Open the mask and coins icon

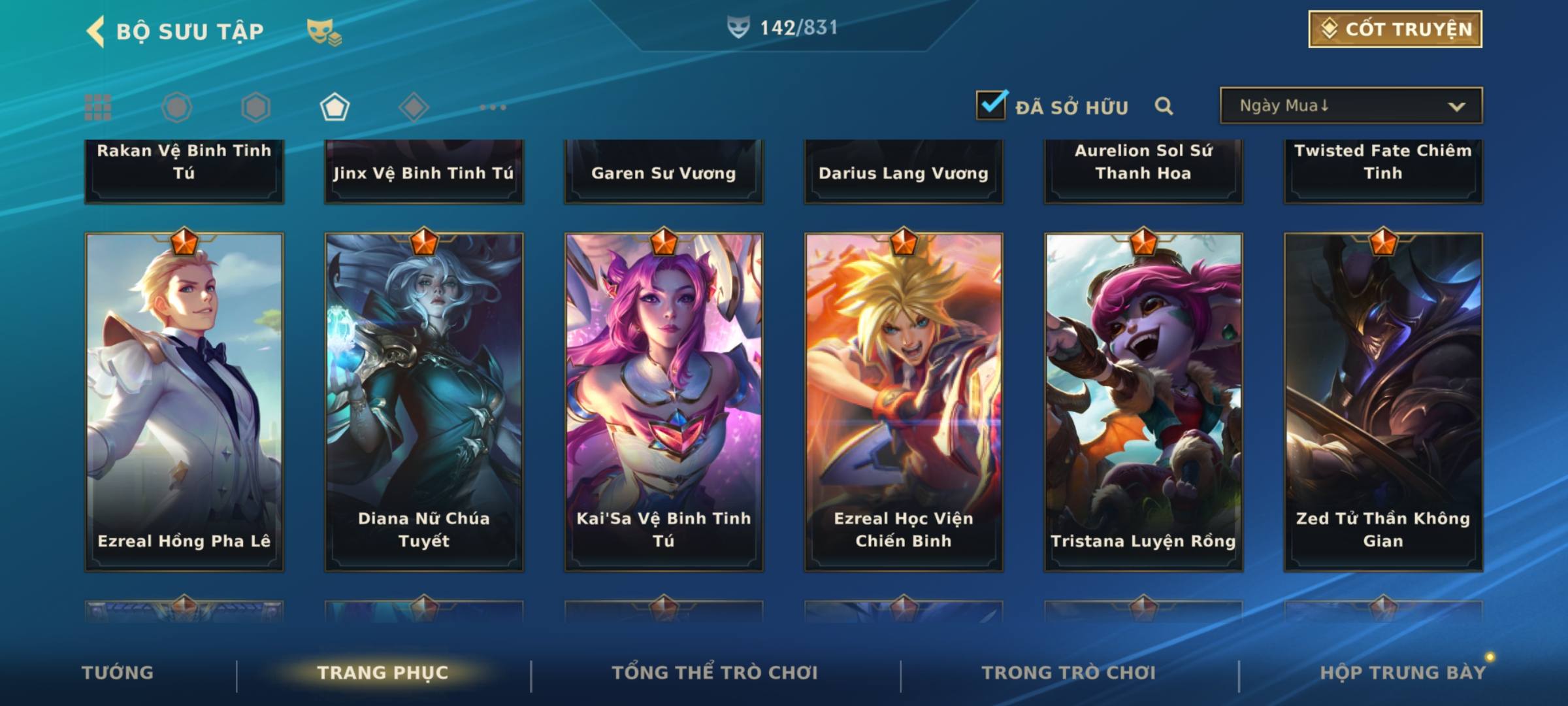click(324, 31)
